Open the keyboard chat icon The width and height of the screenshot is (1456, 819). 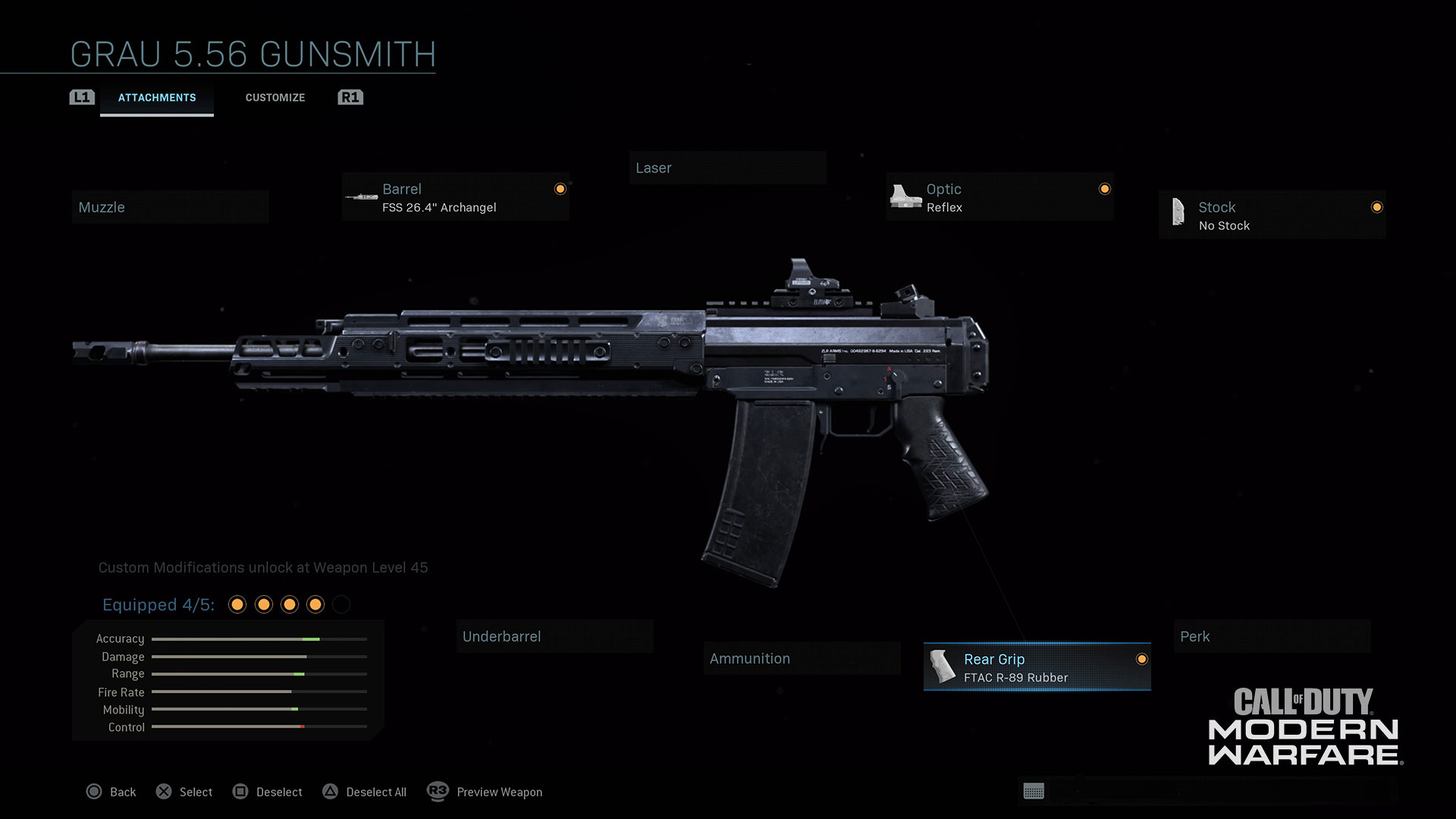pos(1034,791)
